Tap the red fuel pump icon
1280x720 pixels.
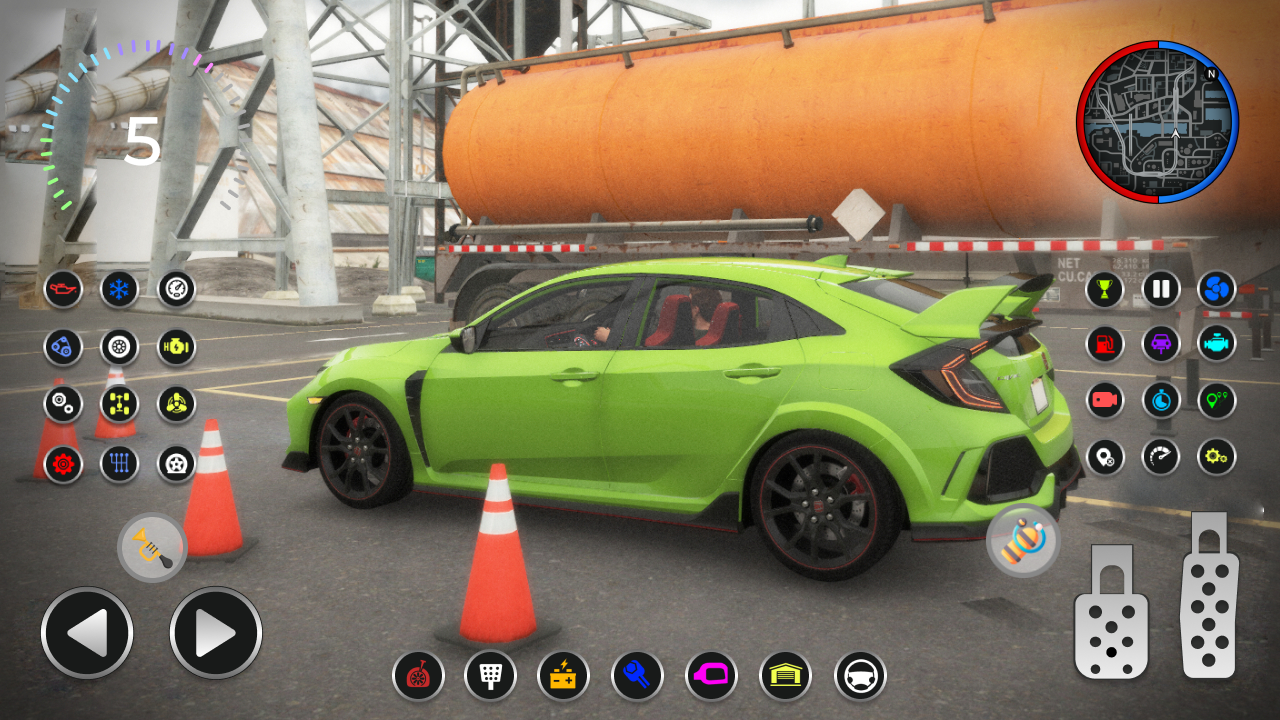click(1105, 344)
